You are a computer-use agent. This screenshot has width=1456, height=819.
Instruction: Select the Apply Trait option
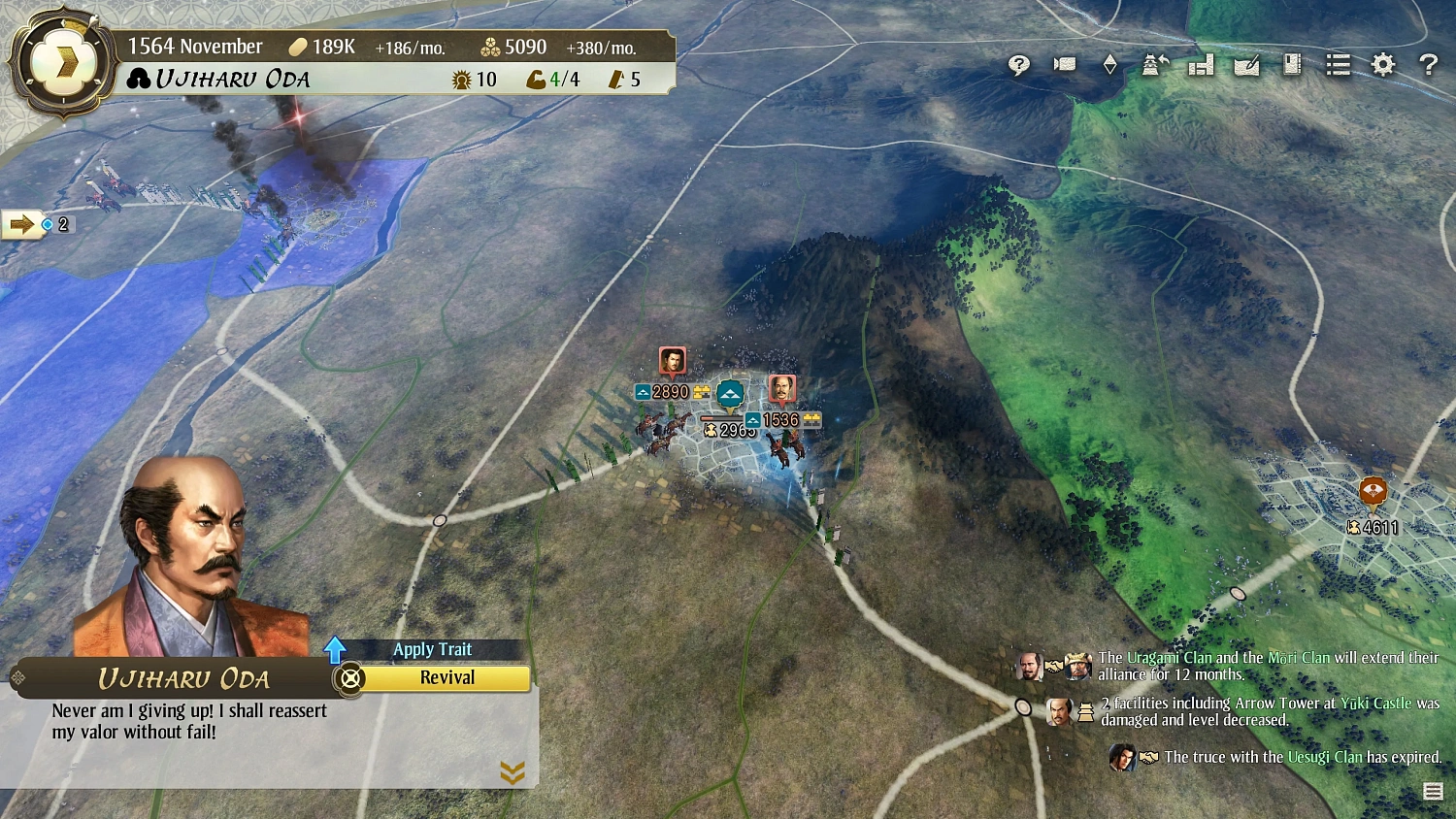click(x=433, y=649)
